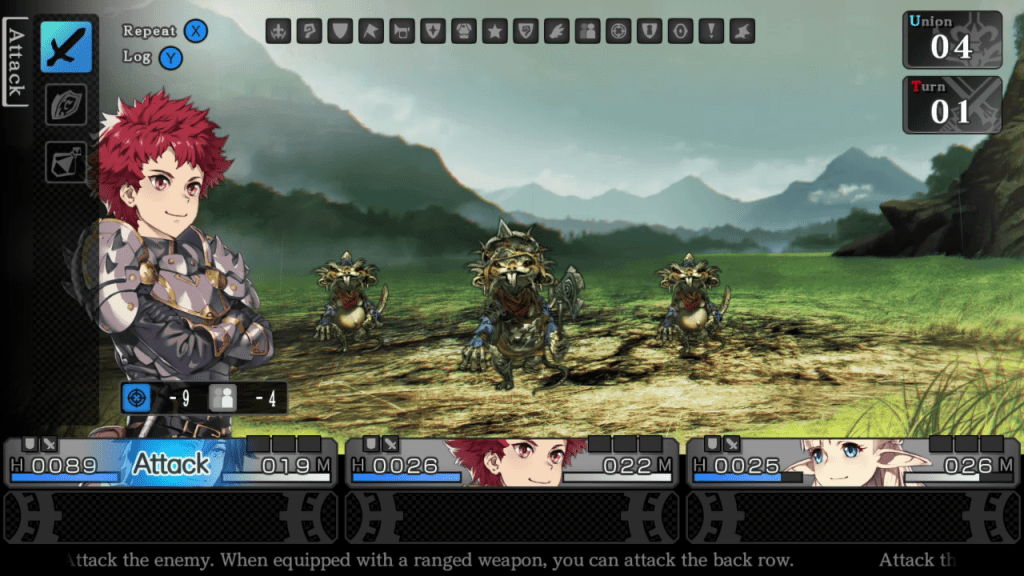Select the active party panel labeled Attack
The width and height of the screenshot is (1024, 576).
[171, 463]
